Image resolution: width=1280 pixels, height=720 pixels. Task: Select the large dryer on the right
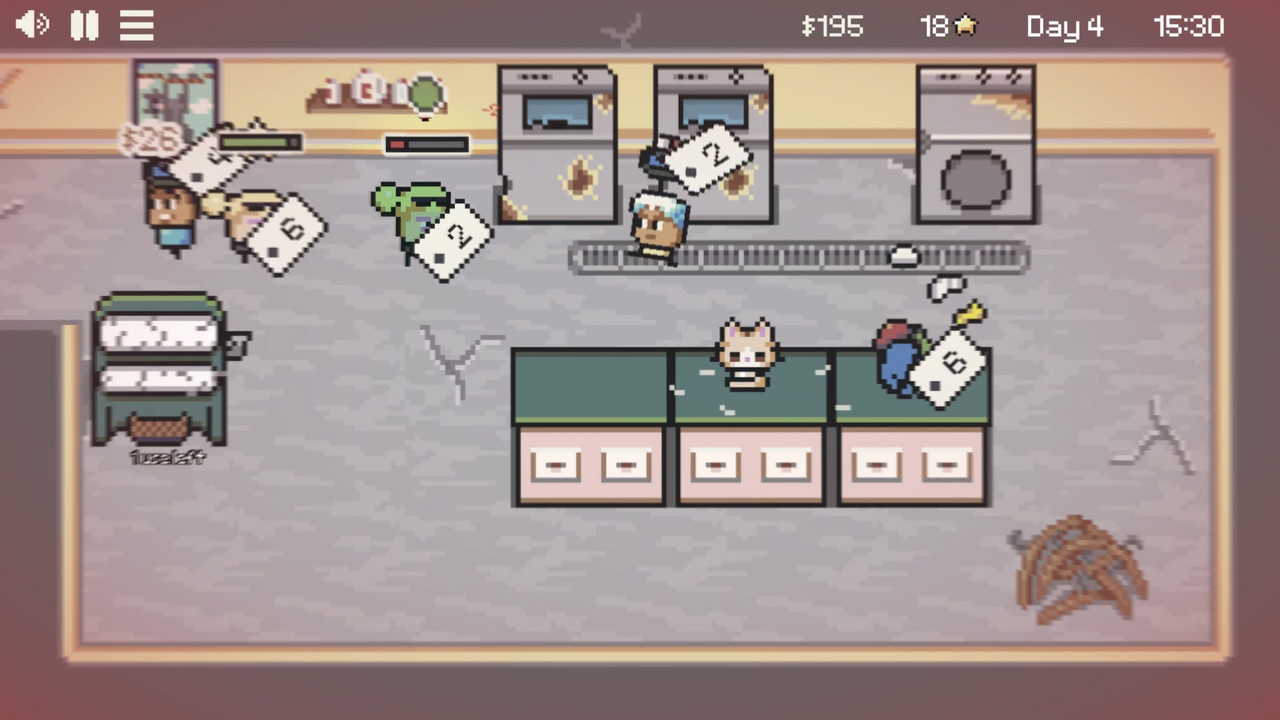(x=974, y=145)
